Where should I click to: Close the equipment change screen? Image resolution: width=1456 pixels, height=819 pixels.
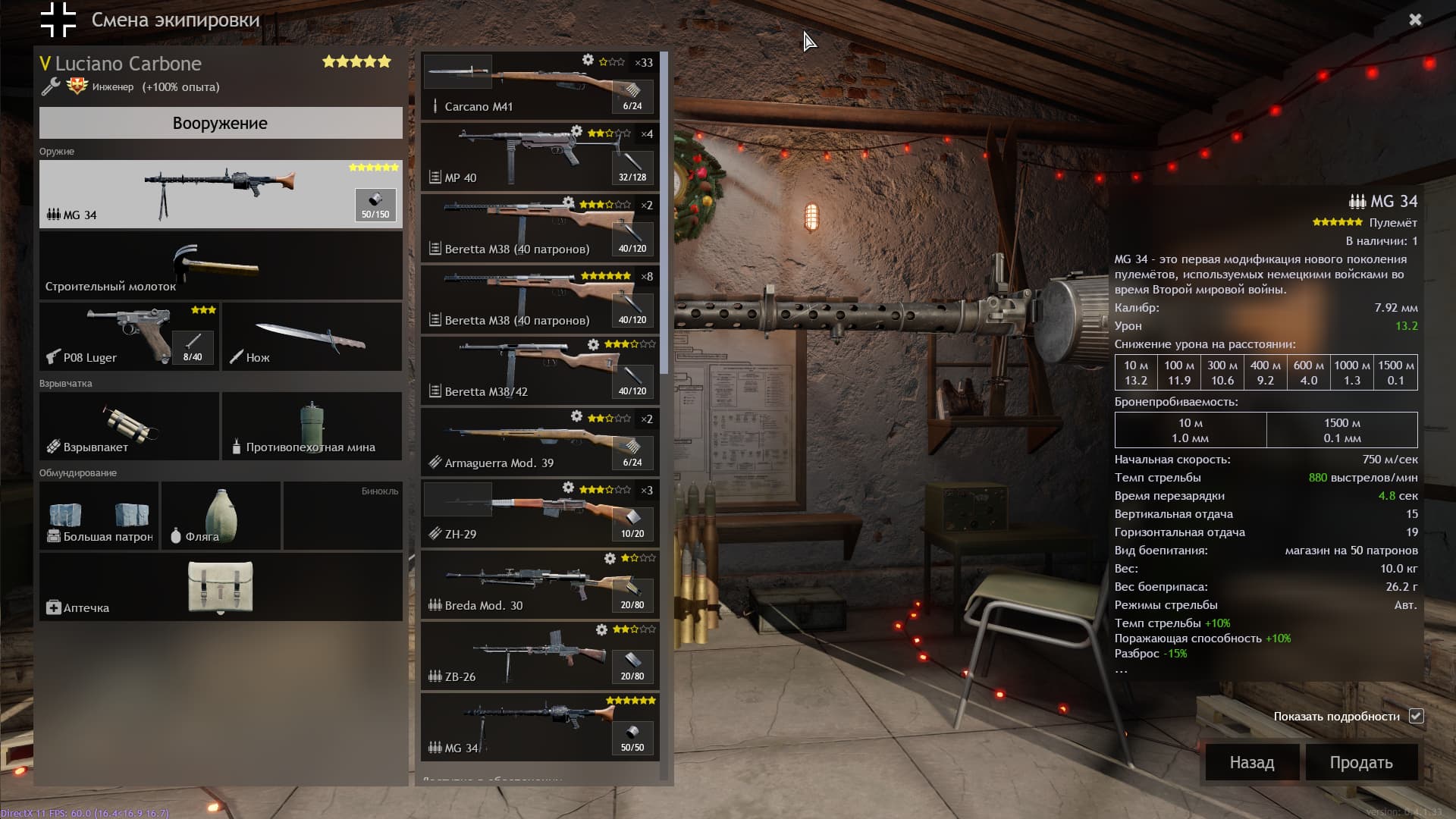pos(1415,20)
